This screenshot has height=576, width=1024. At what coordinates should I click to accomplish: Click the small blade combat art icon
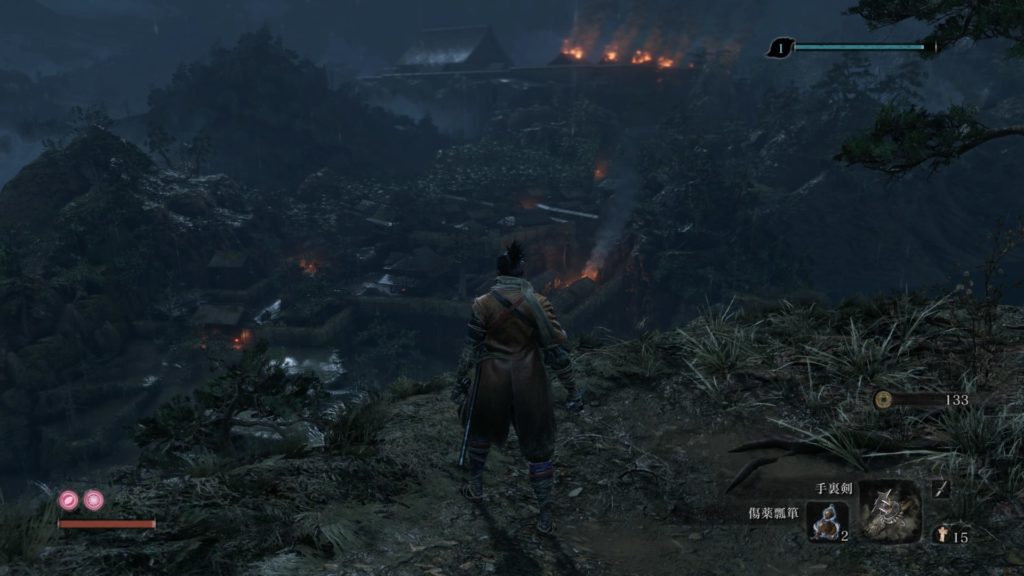coord(941,489)
